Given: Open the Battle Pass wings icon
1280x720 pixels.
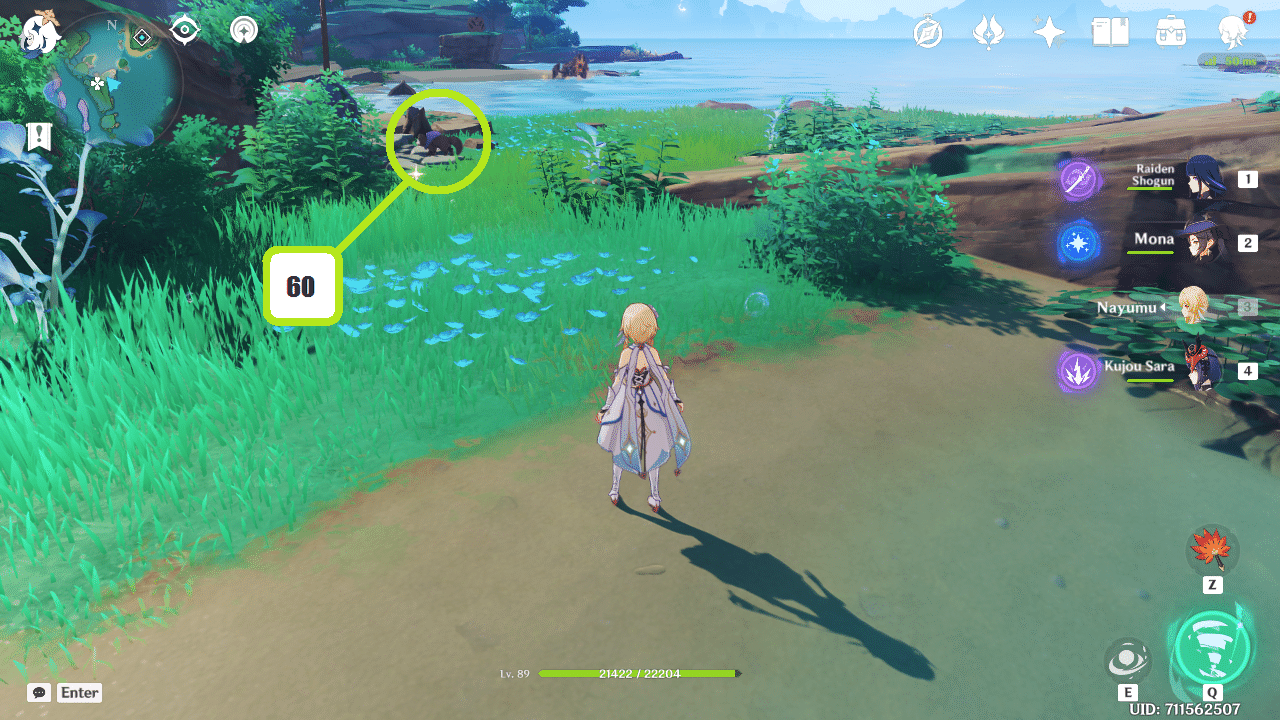Looking at the screenshot, I should pyautogui.click(x=988, y=31).
